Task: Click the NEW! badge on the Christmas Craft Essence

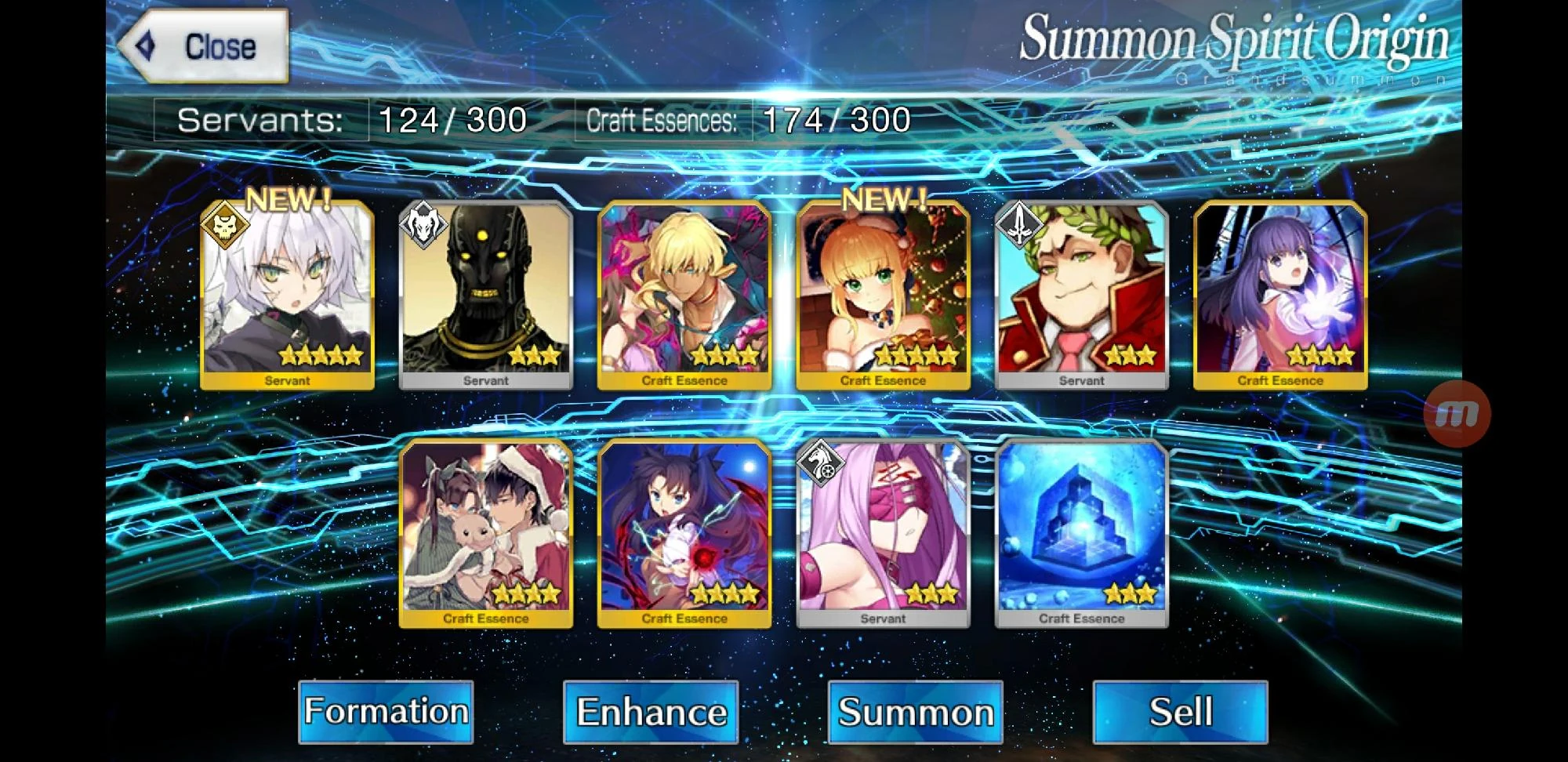Action: coord(883,198)
